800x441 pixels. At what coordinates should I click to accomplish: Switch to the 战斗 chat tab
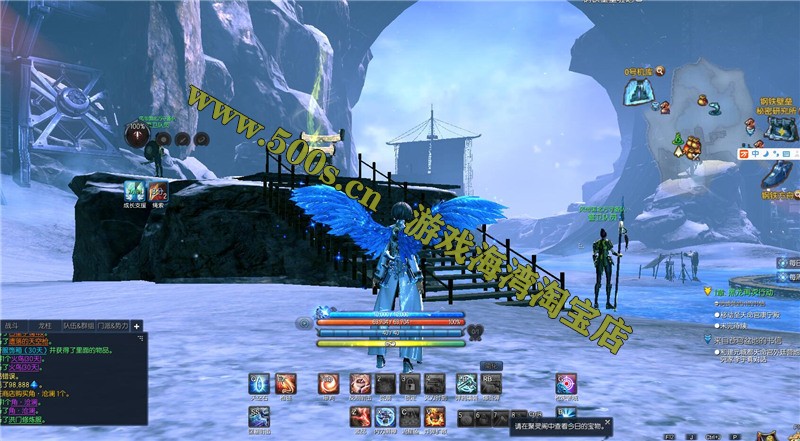tap(15, 326)
